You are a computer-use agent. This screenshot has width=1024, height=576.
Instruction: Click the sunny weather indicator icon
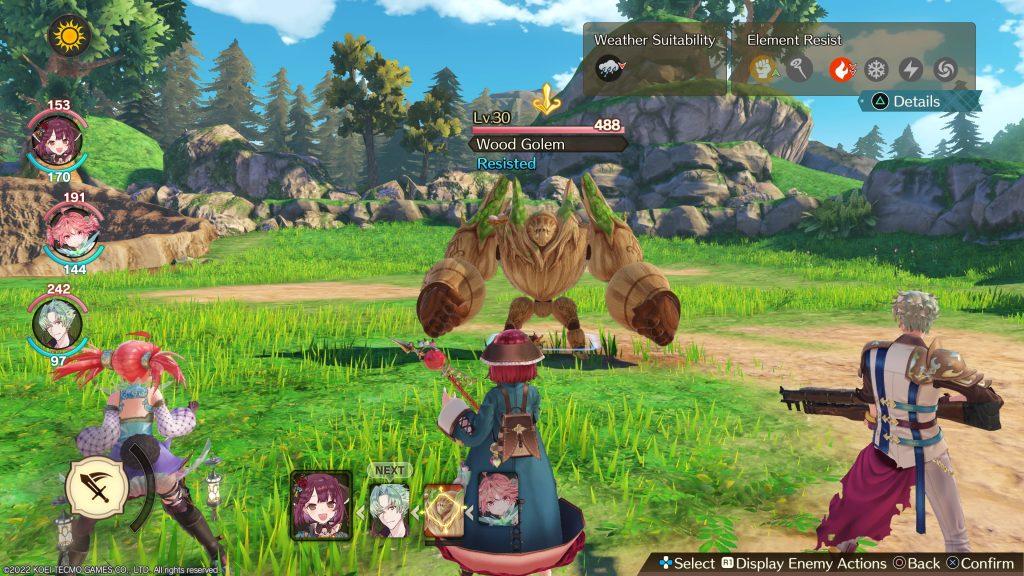point(69,36)
